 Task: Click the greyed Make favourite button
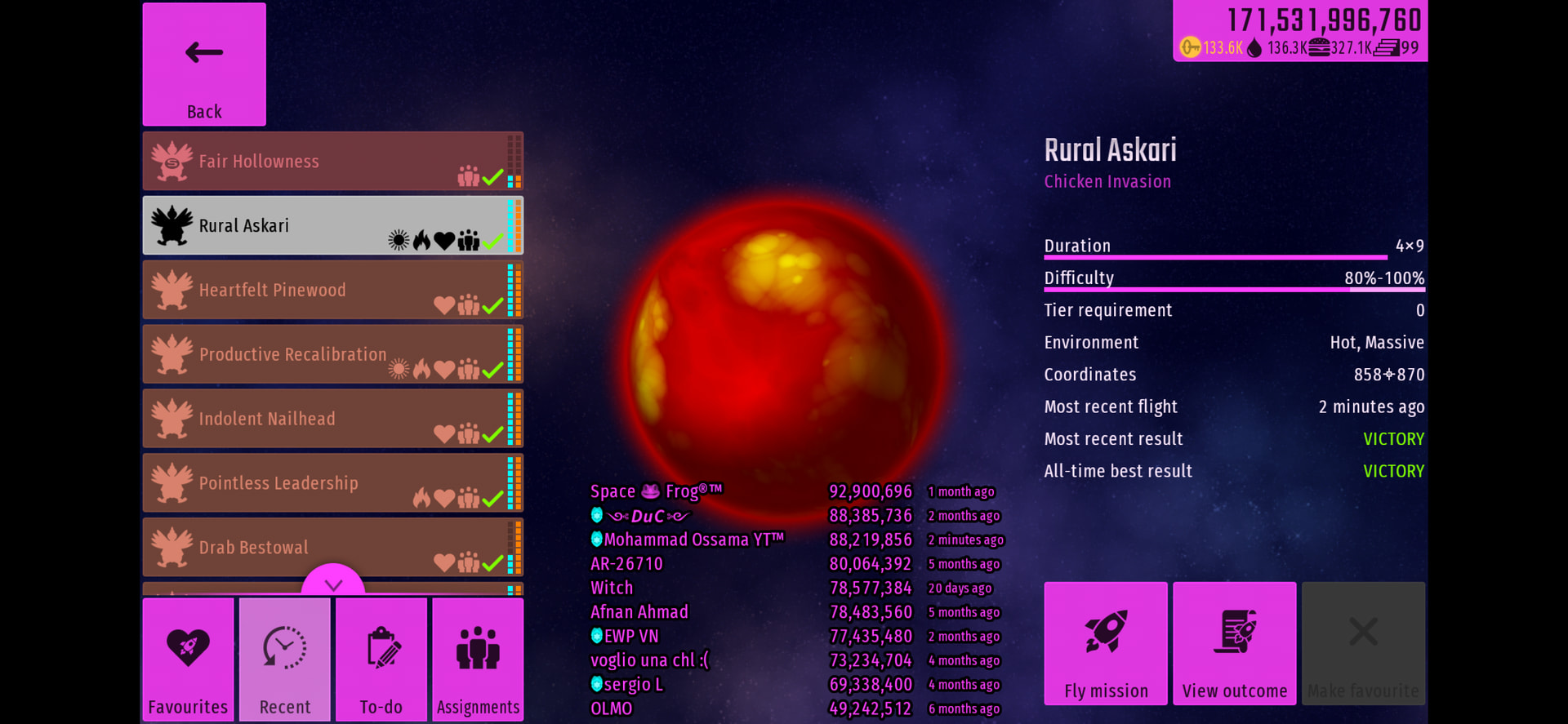click(1363, 643)
